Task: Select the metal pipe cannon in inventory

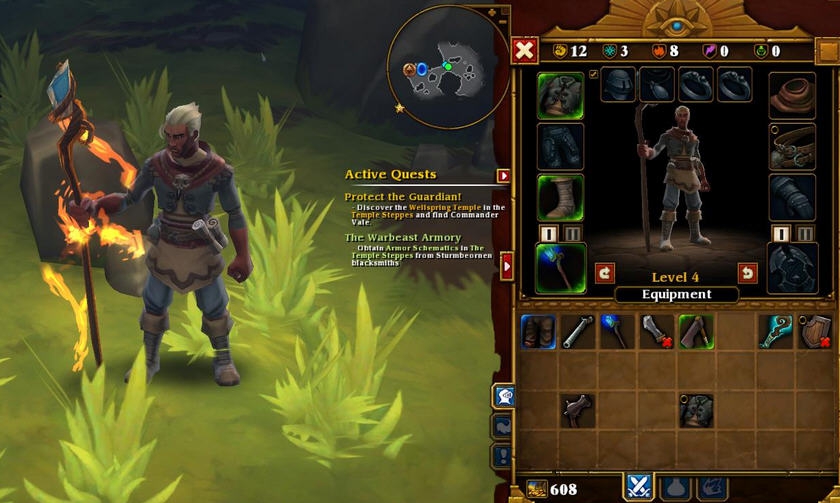Action: click(577, 332)
